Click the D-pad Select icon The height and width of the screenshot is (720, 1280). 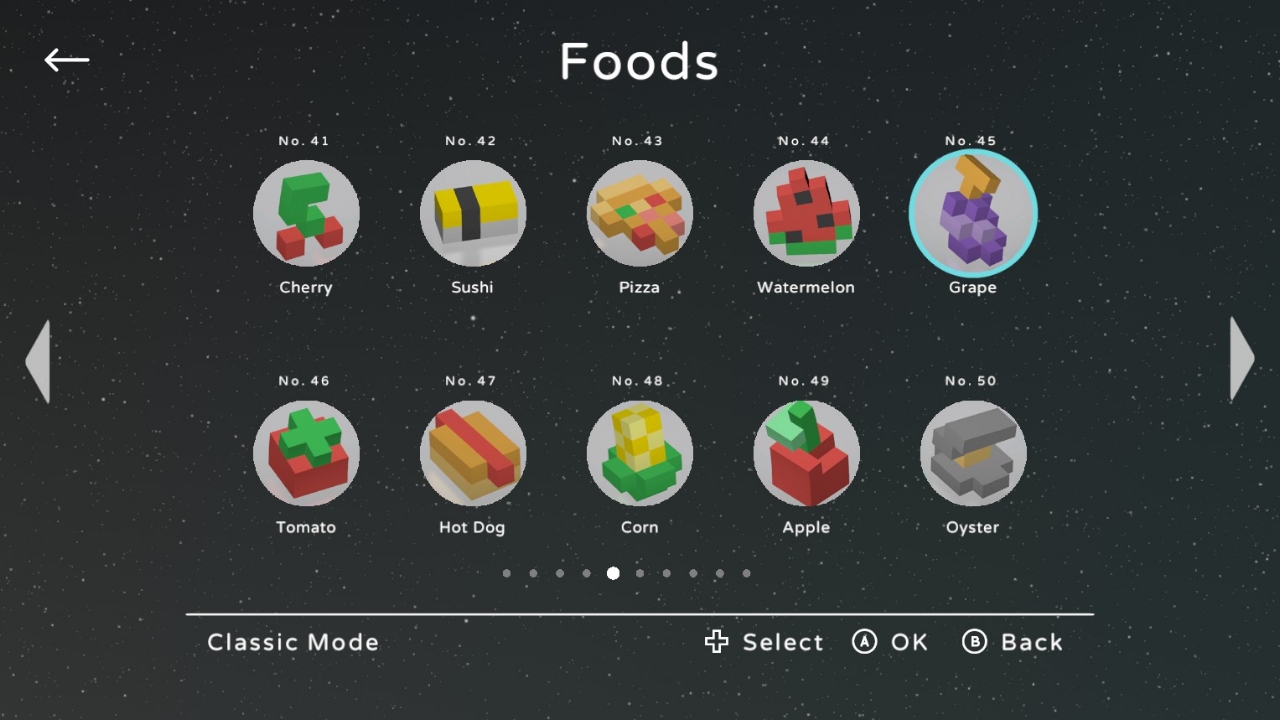716,642
